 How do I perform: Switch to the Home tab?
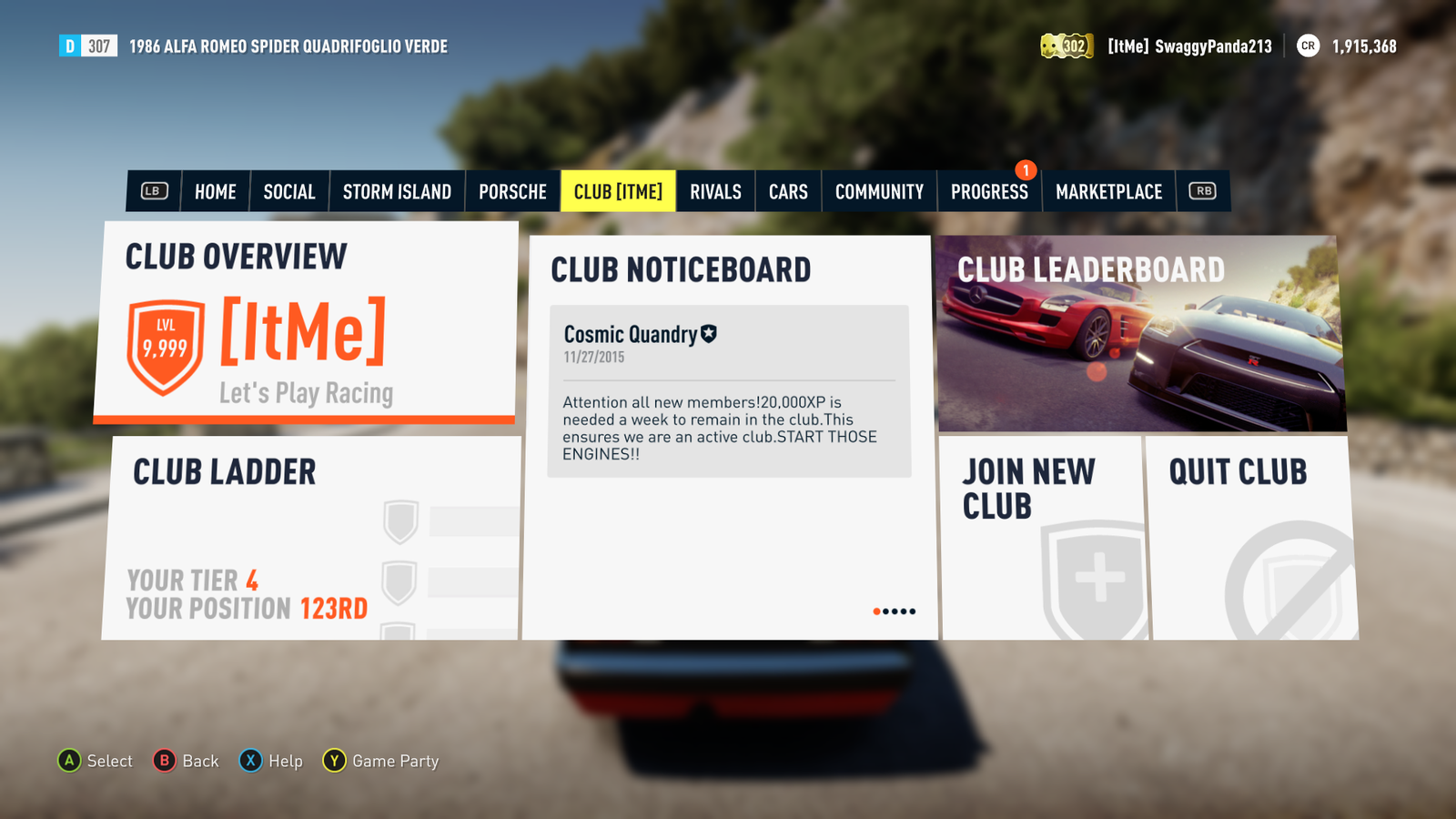point(215,192)
